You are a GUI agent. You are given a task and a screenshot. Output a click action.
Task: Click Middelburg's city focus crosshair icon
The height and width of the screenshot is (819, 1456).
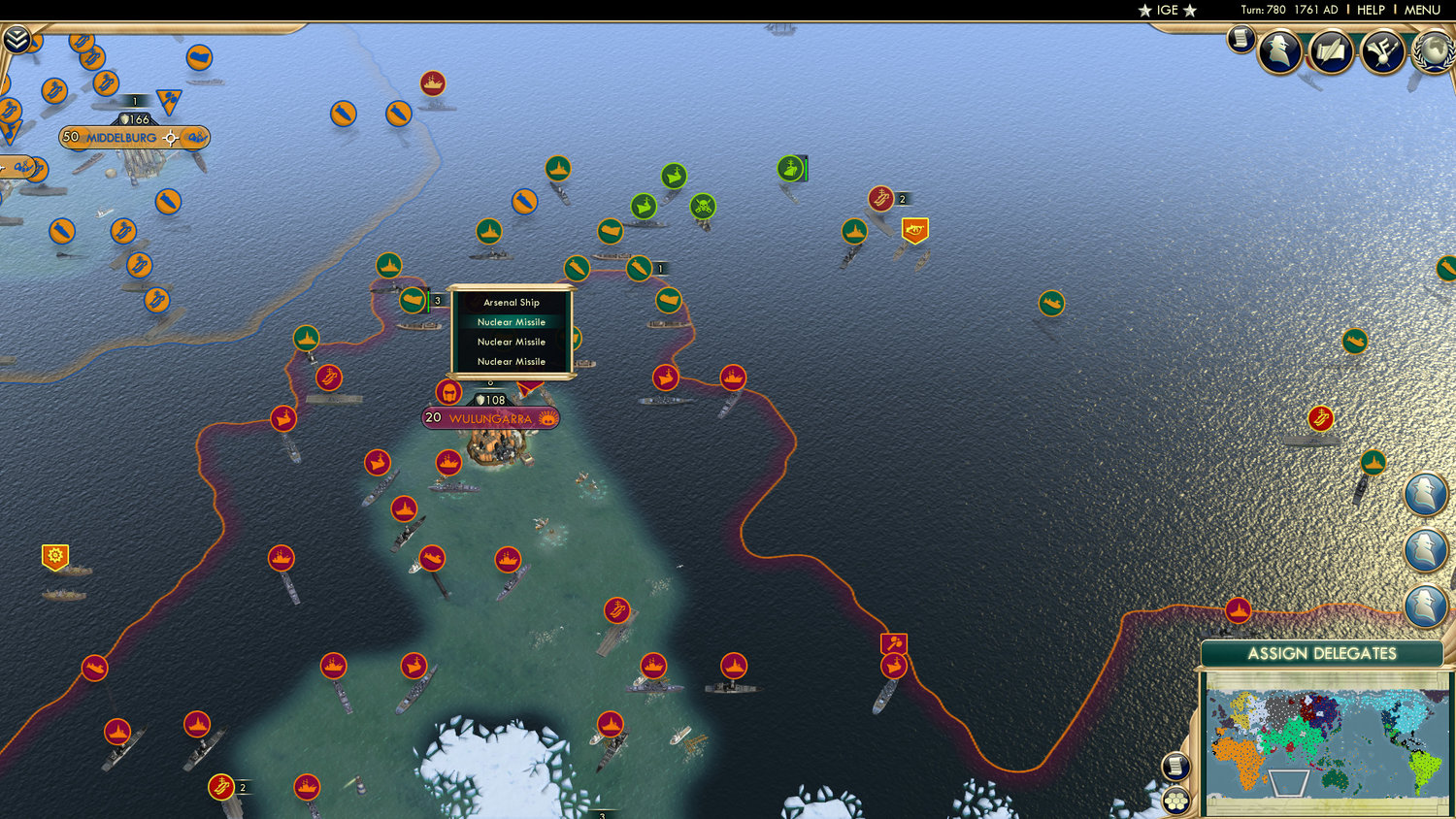pyautogui.click(x=171, y=138)
